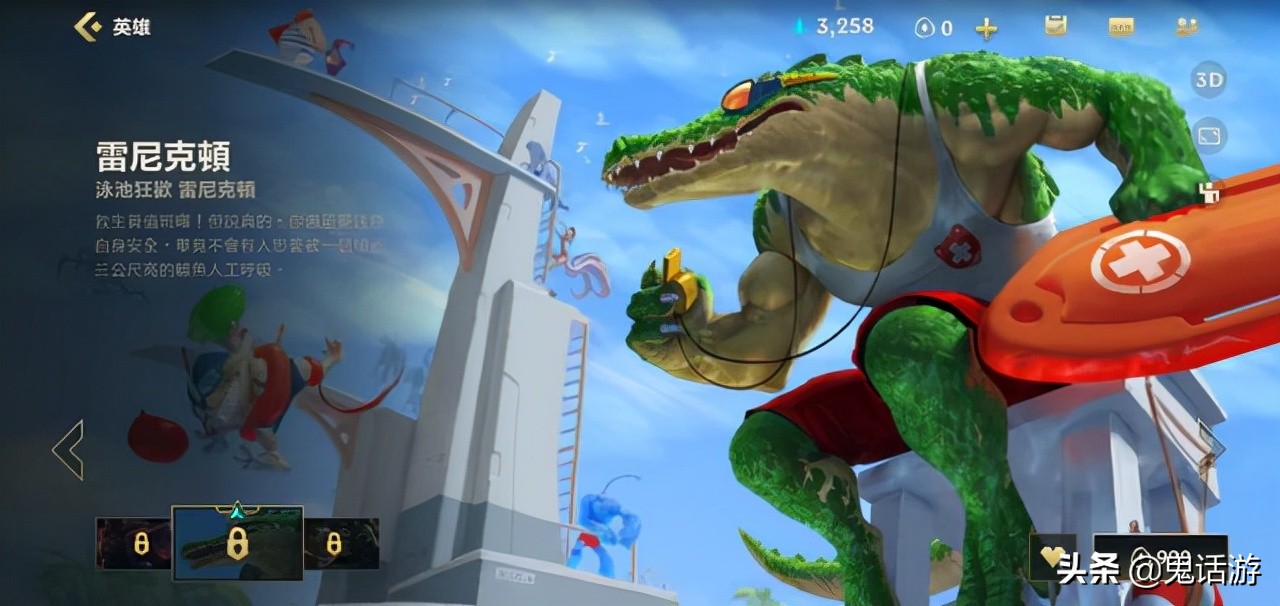Open the gold ticket shop icon
Image resolution: width=1280 pixels, height=606 pixels.
coord(1121,27)
